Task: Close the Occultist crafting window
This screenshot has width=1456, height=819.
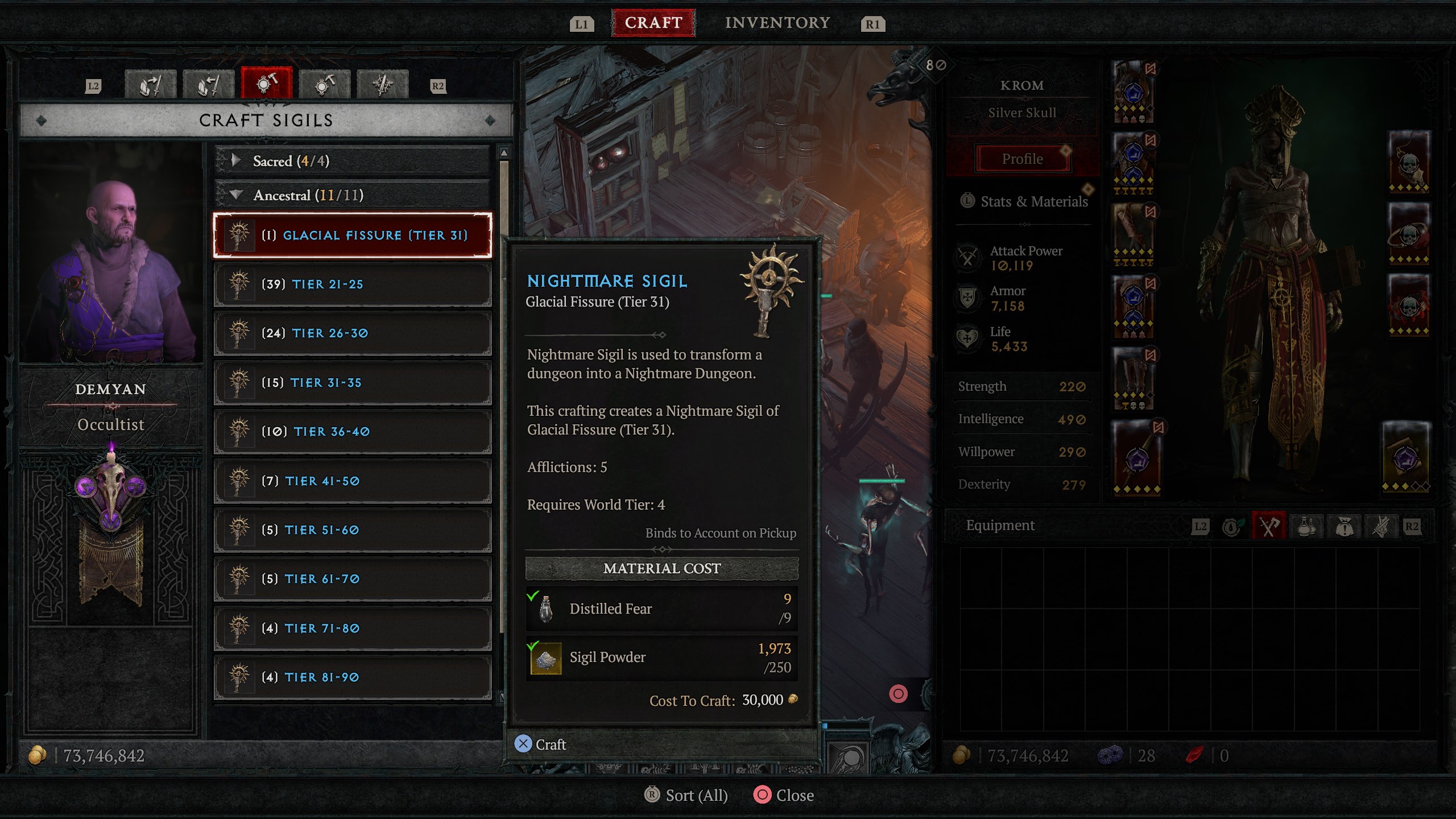Action: click(784, 795)
